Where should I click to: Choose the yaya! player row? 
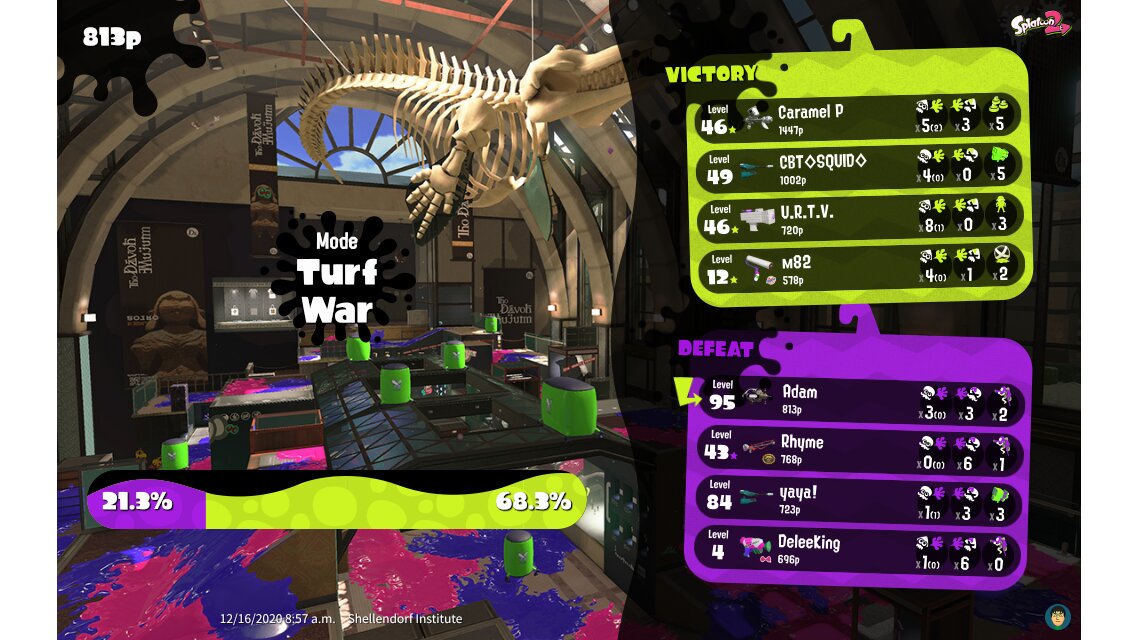point(858,499)
